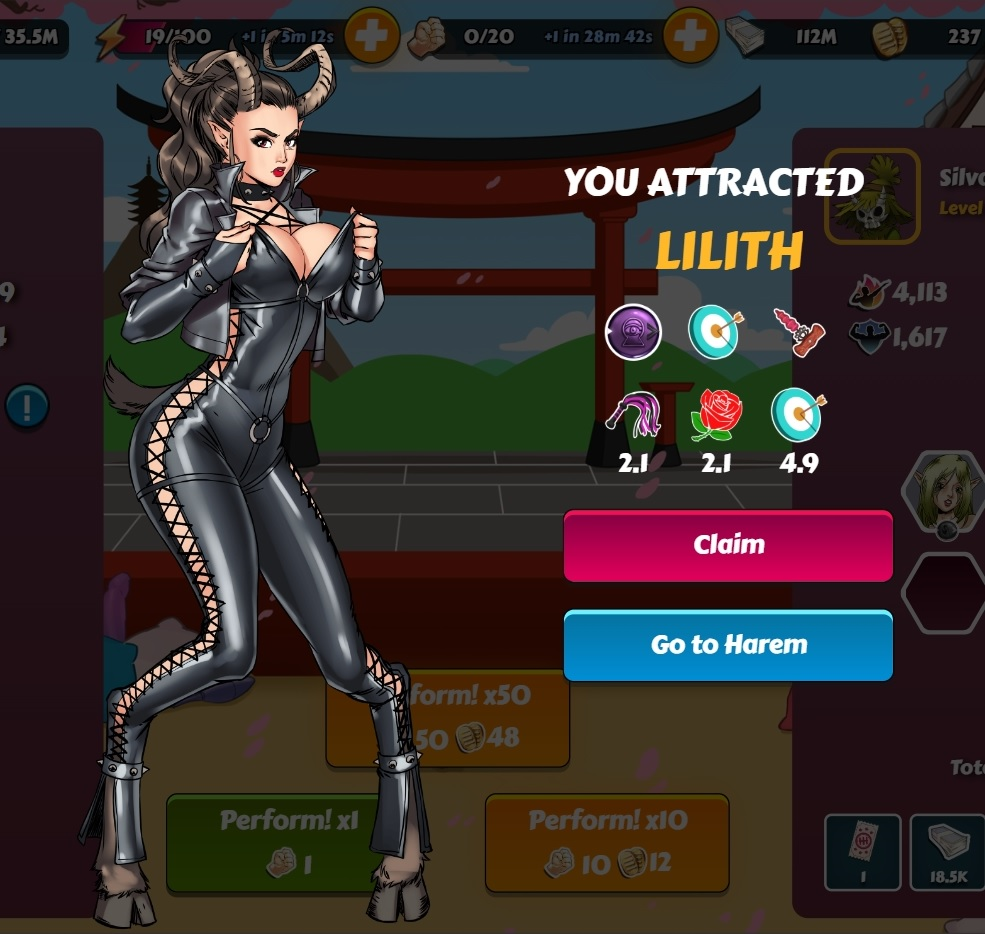Inspect the purple whip stat icon
Image resolution: width=985 pixels, height=934 pixels.
pos(634,414)
